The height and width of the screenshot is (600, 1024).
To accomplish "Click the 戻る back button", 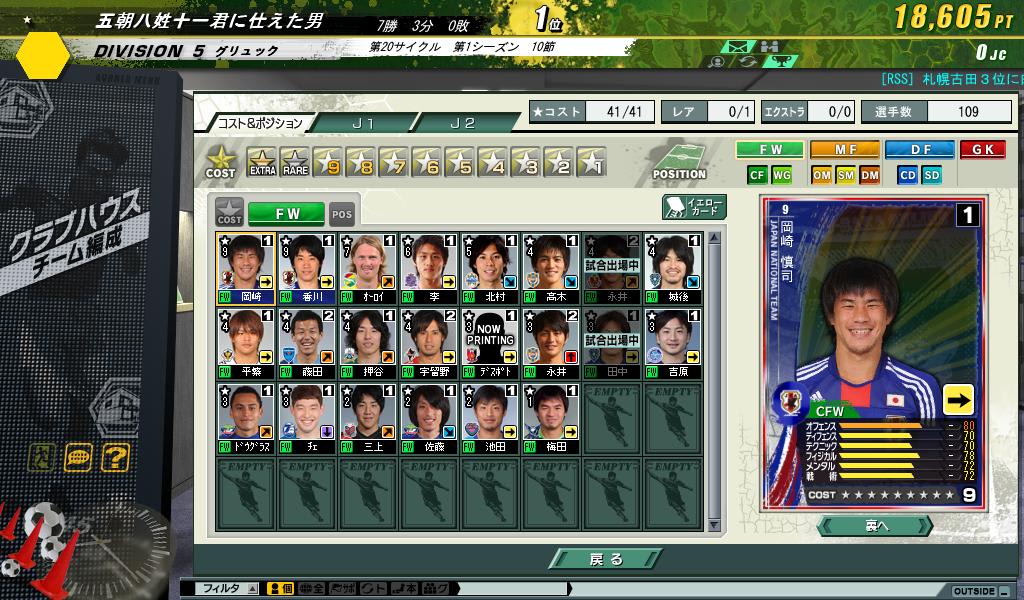I will pyautogui.click(x=605, y=559).
